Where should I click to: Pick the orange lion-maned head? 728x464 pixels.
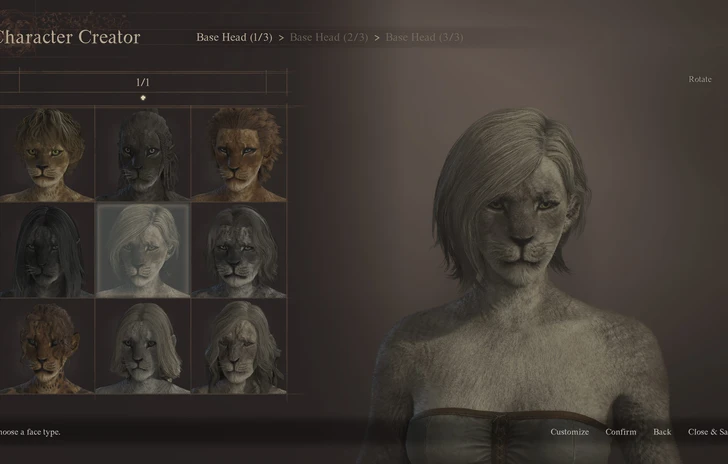coord(238,153)
